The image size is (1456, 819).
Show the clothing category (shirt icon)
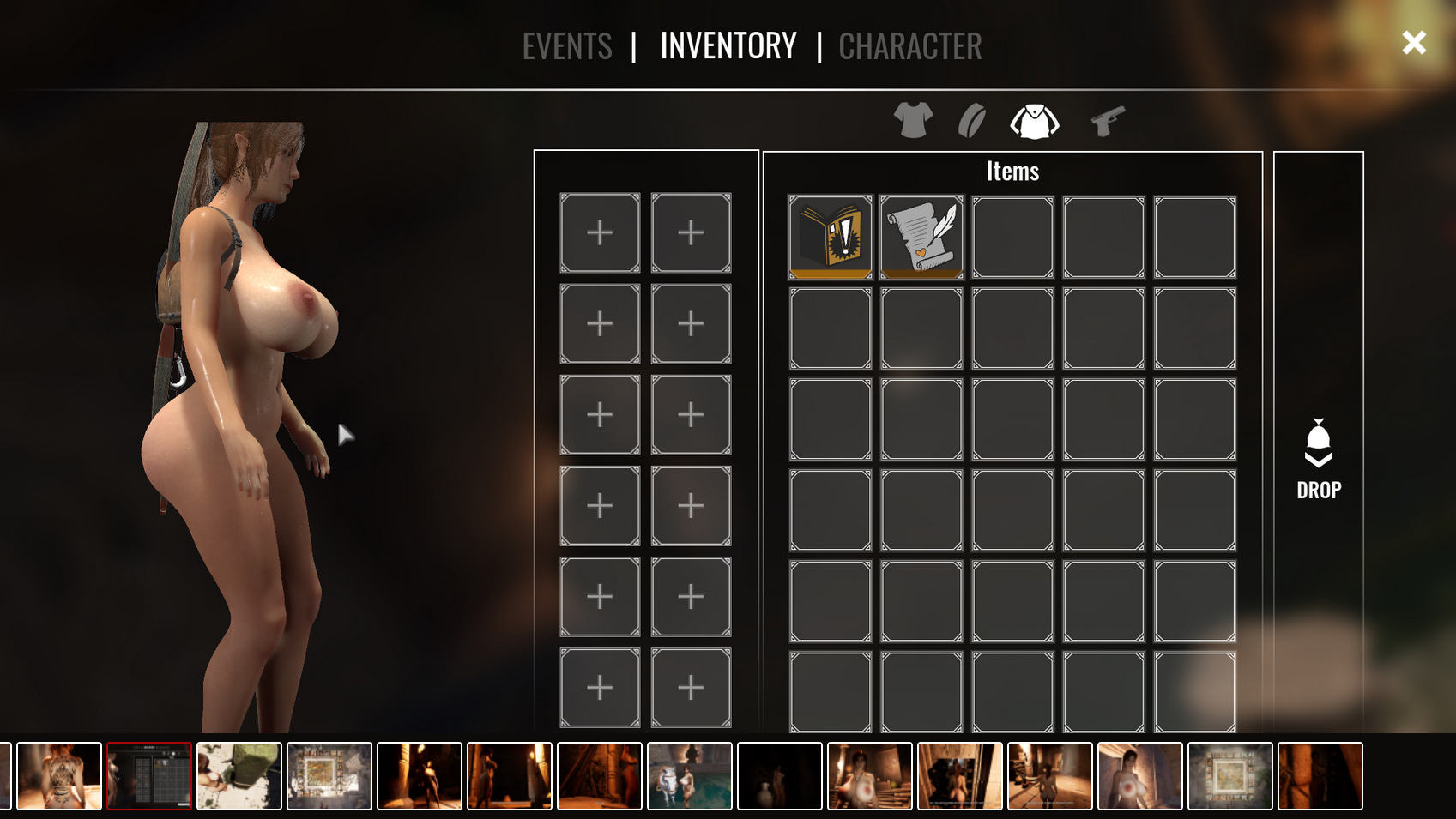[x=913, y=121]
